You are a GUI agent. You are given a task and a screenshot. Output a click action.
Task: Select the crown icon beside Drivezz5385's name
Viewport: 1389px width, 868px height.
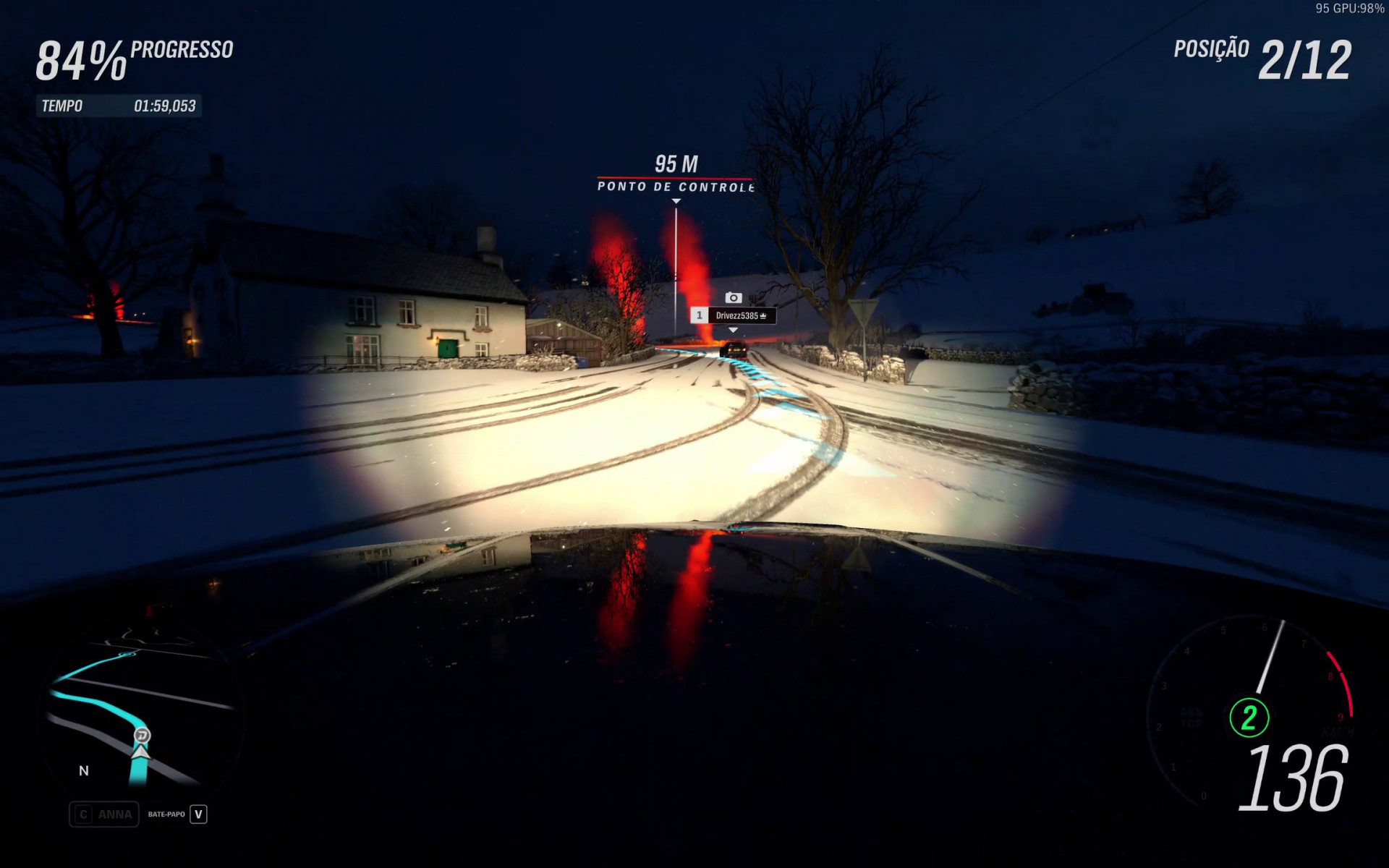(x=763, y=316)
